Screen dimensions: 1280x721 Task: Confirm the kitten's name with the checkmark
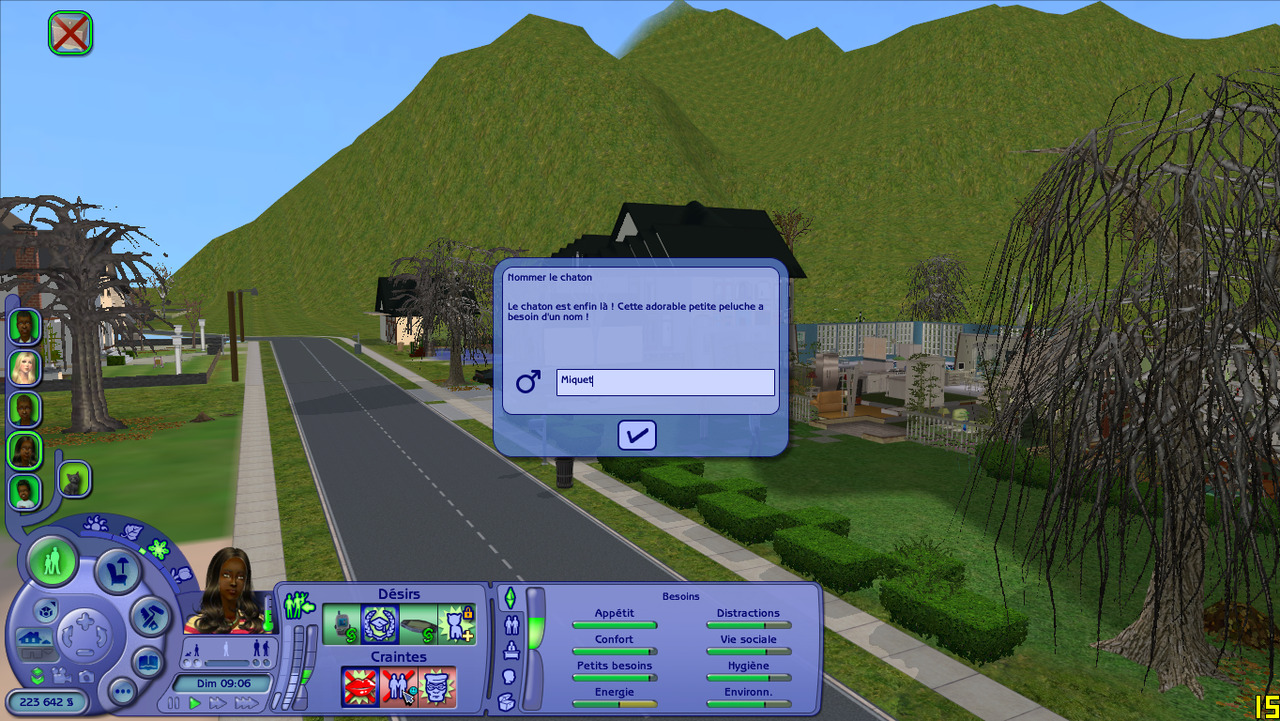tap(636, 435)
